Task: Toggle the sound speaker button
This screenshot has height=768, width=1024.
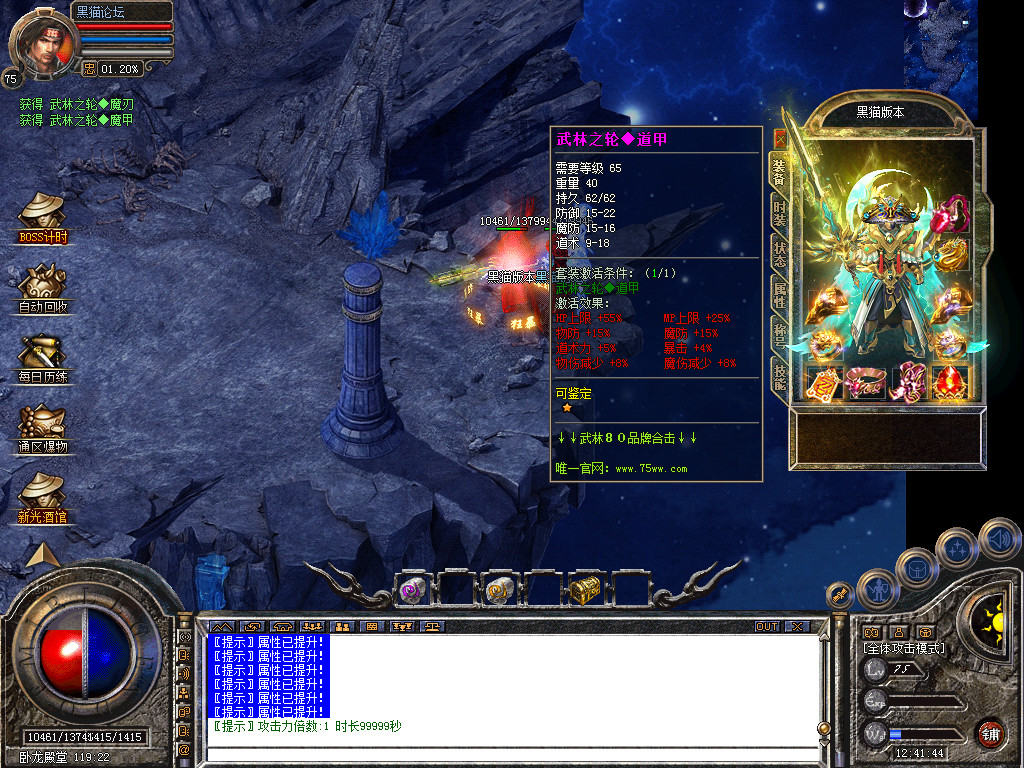Action: point(998,539)
